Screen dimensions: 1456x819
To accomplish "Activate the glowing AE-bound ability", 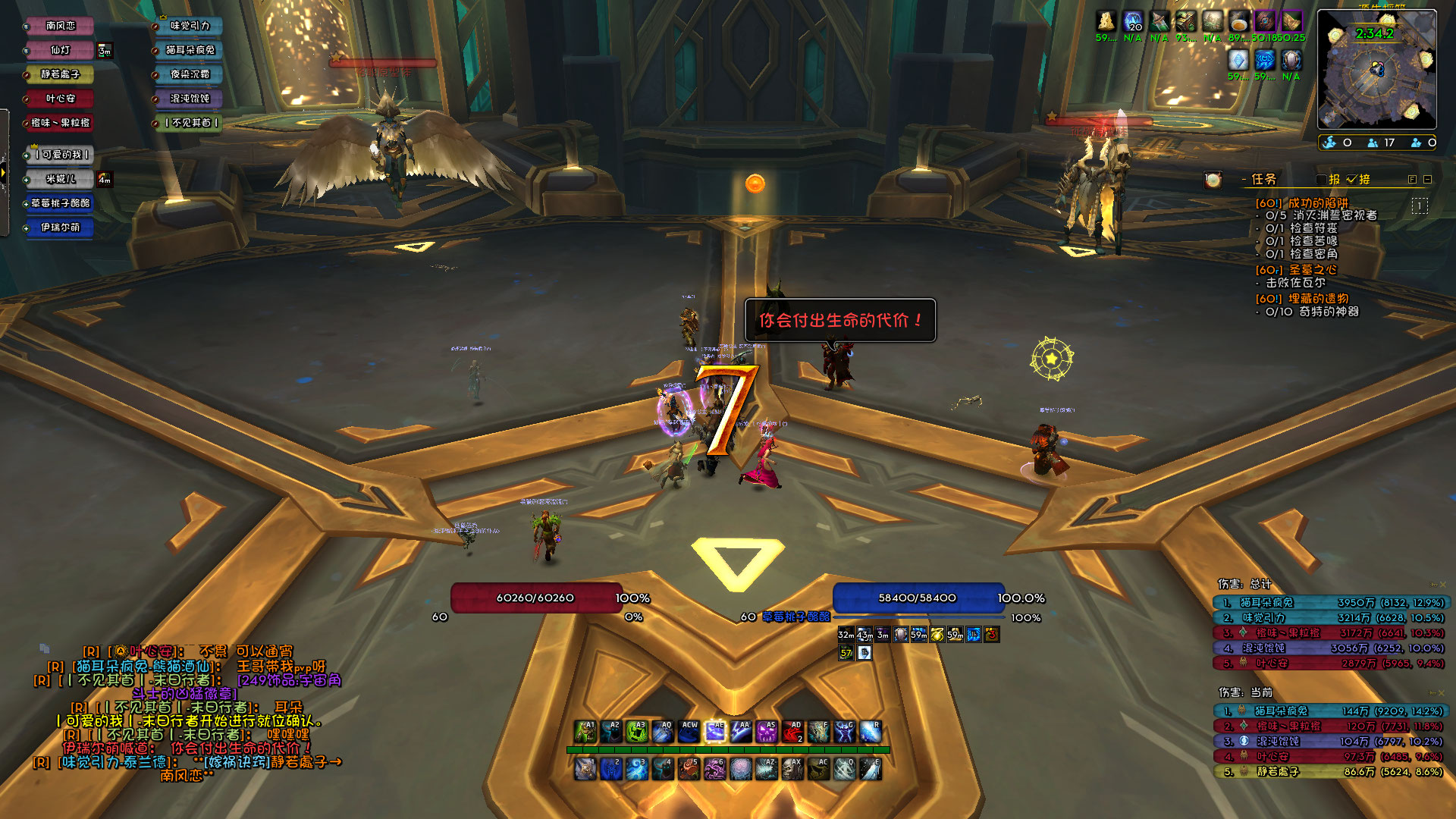I will tap(714, 731).
